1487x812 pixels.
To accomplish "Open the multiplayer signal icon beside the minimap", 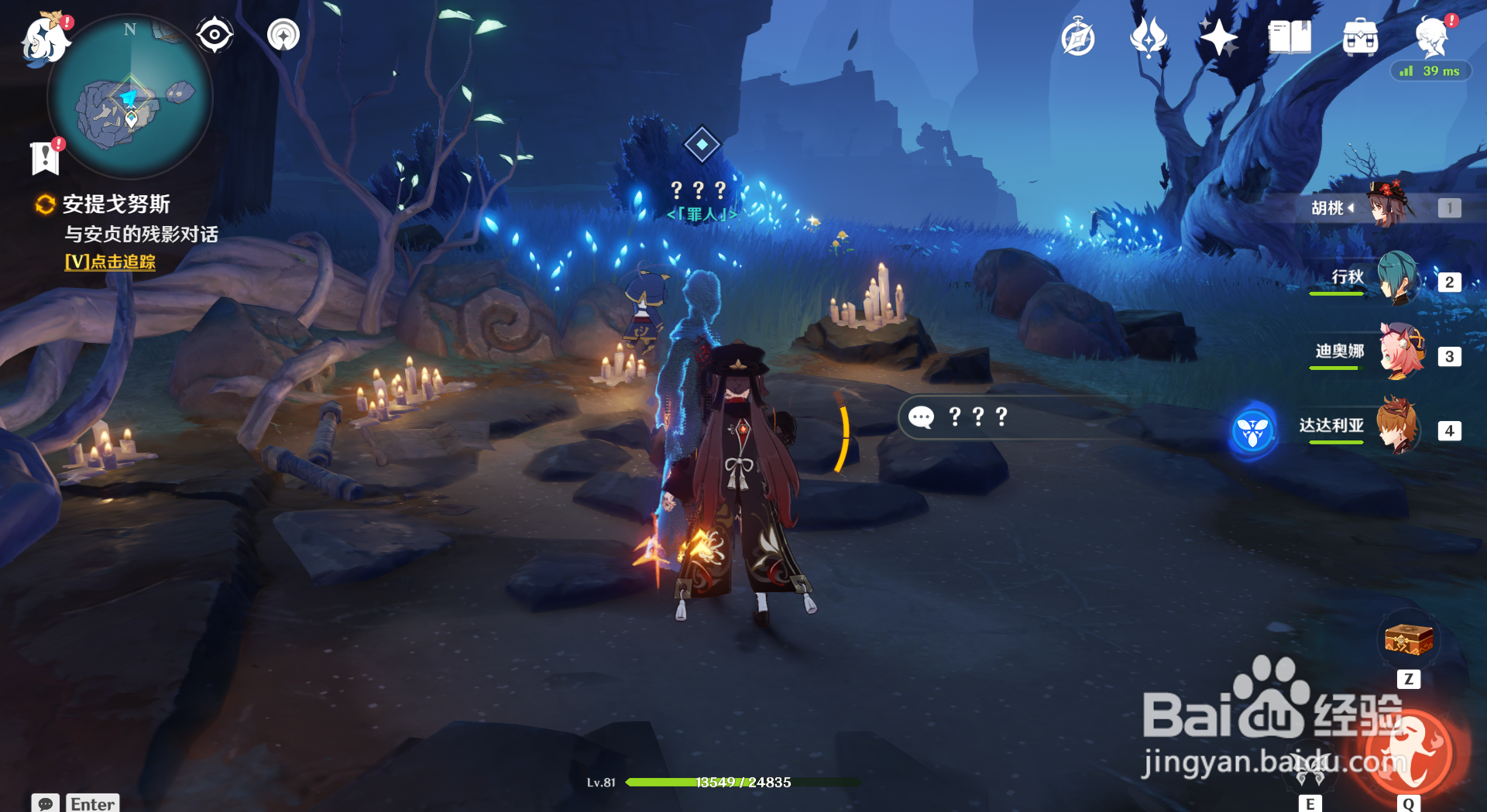I will [283, 35].
